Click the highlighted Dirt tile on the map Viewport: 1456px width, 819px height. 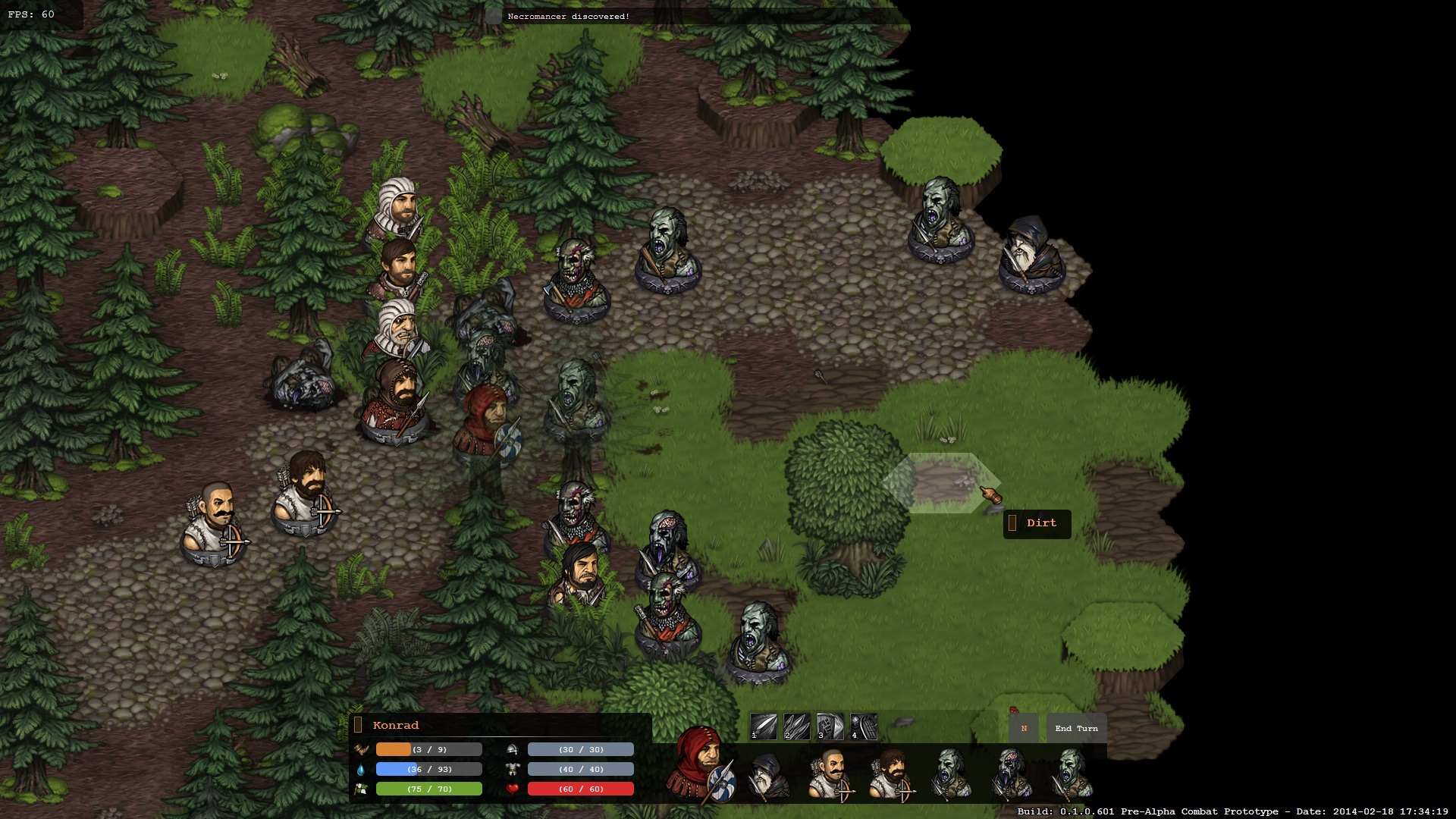pos(943,482)
